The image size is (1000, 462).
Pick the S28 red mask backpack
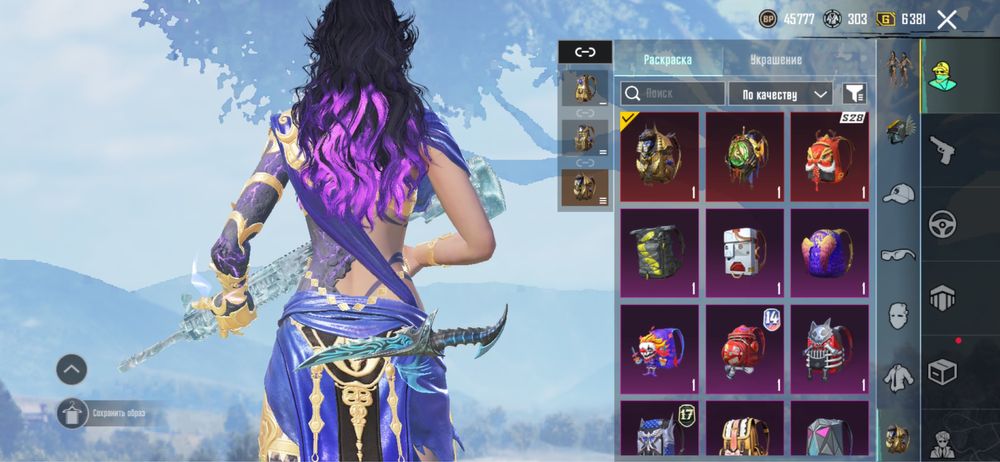(829, 156)
